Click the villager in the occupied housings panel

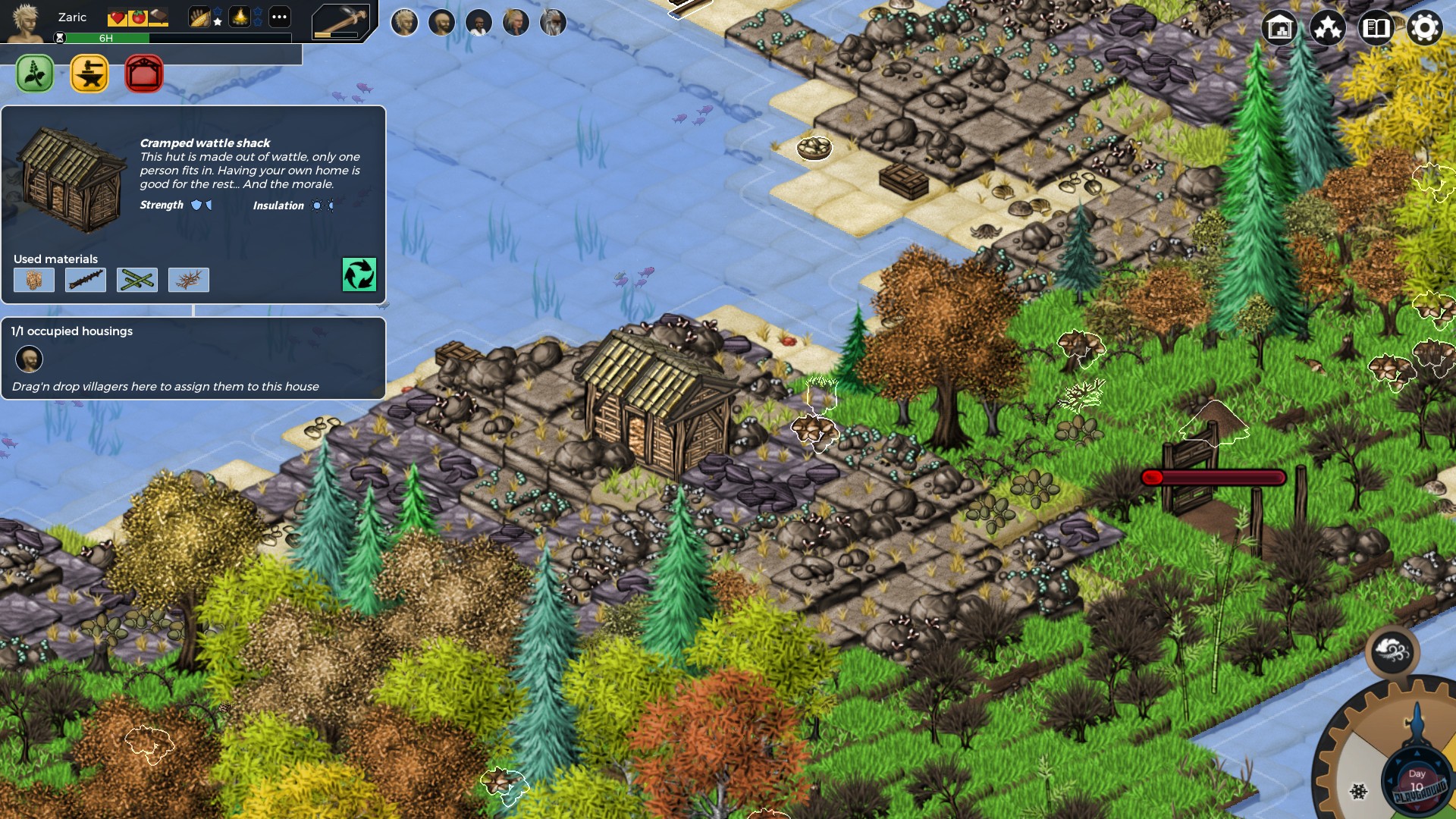pyautogui.click(x=29, y=359)
